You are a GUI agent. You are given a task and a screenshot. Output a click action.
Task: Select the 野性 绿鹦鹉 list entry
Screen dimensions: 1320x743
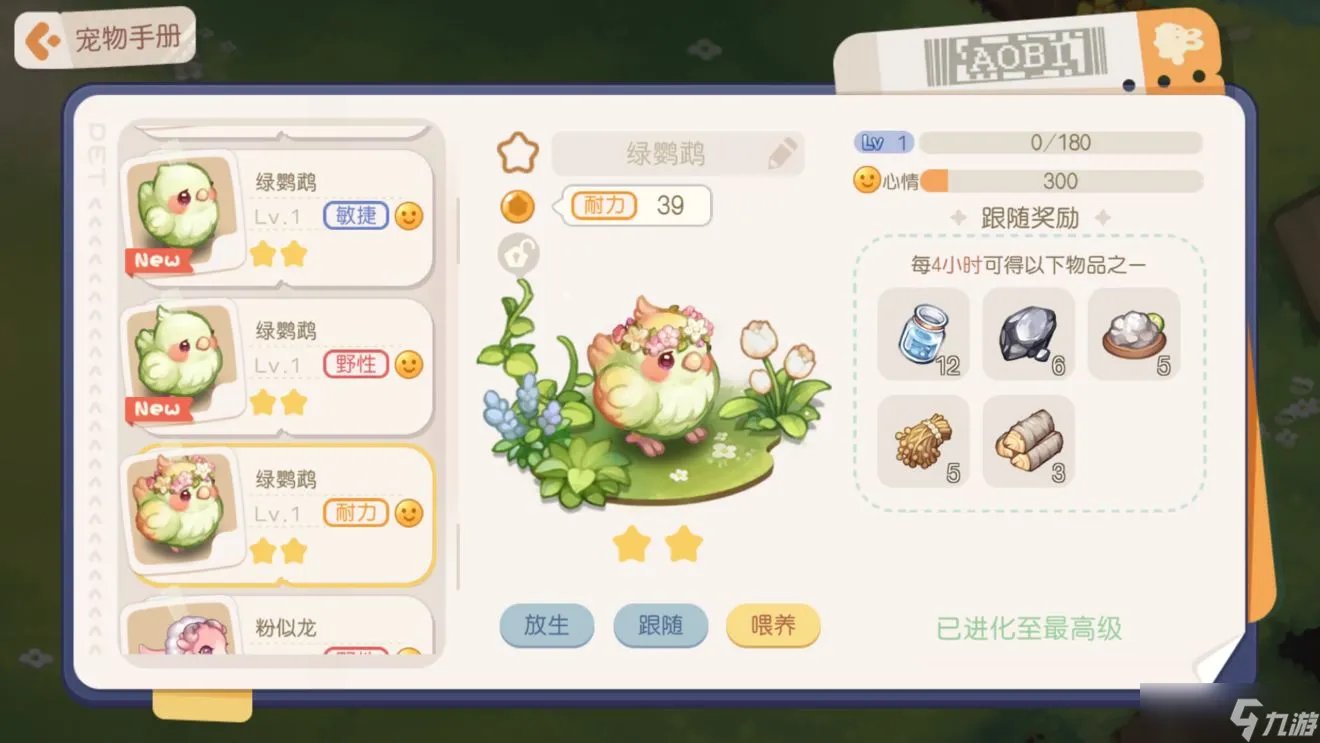pos(280,365)
